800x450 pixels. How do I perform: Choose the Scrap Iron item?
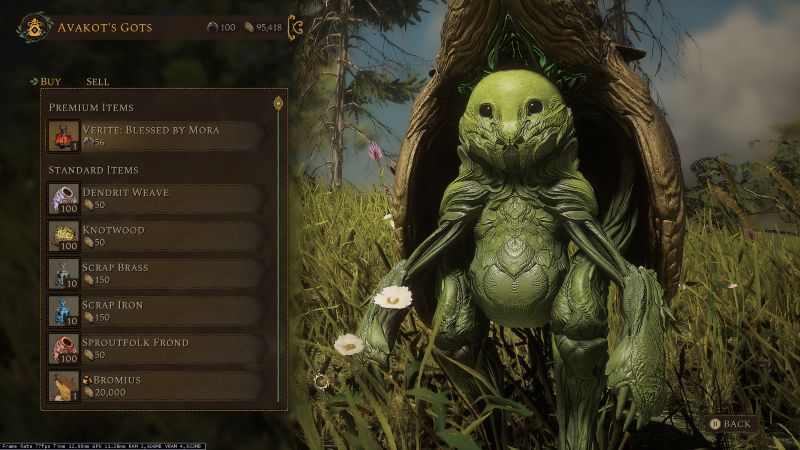157,311
